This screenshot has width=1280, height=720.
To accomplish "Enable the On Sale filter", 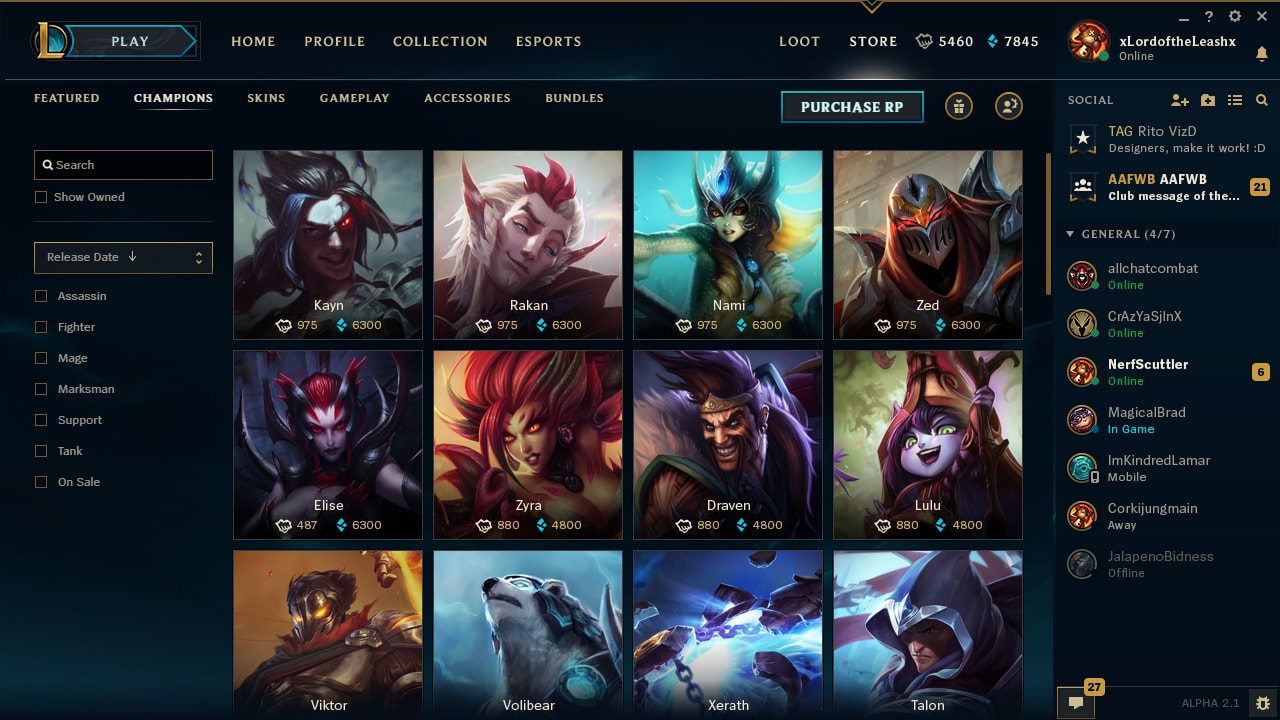I will (41, 482).
